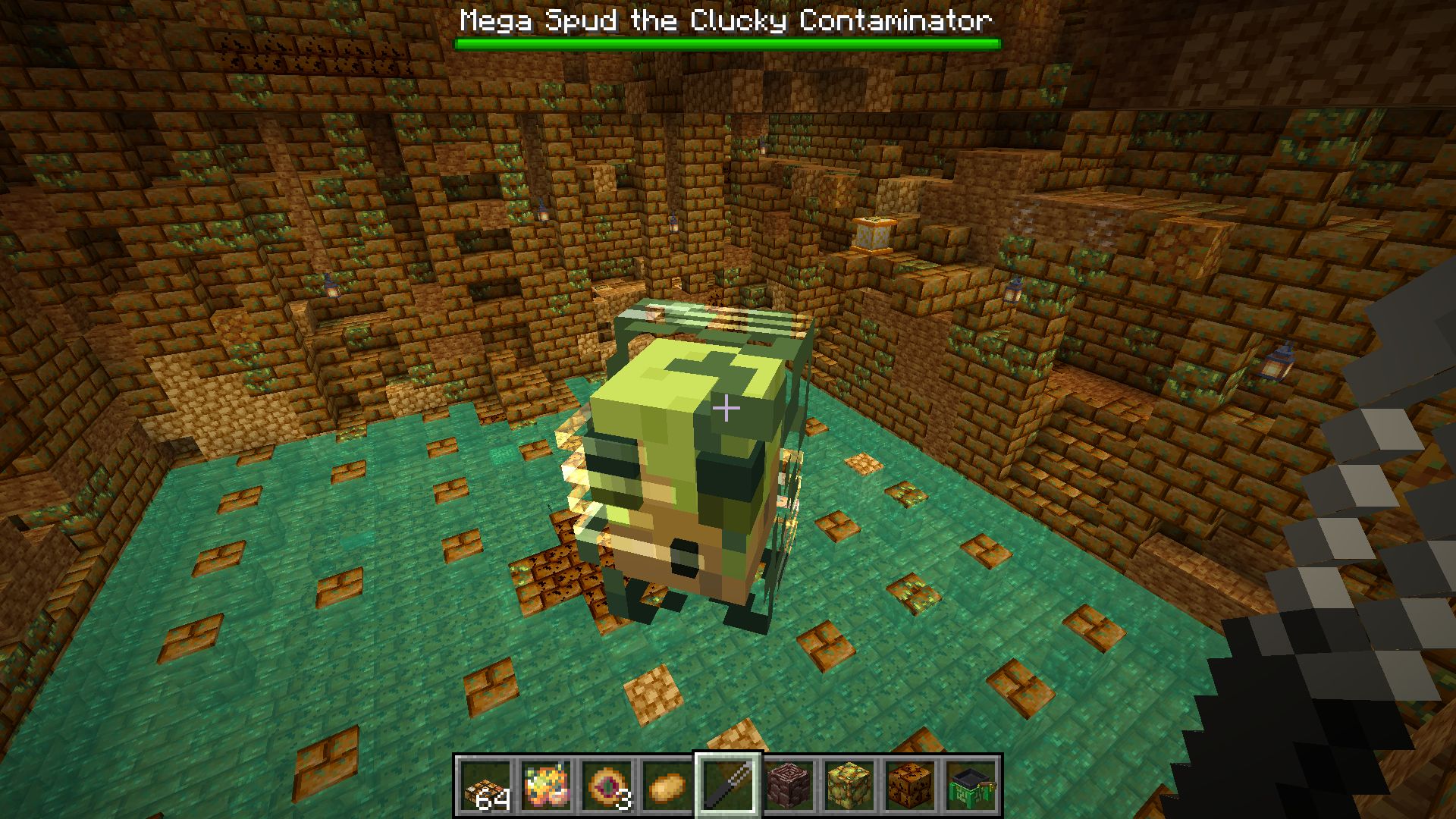The width and height of the screenshot is (1456, 819).
Task: Choose the dark red chiseled block slot
Action: 789,786
